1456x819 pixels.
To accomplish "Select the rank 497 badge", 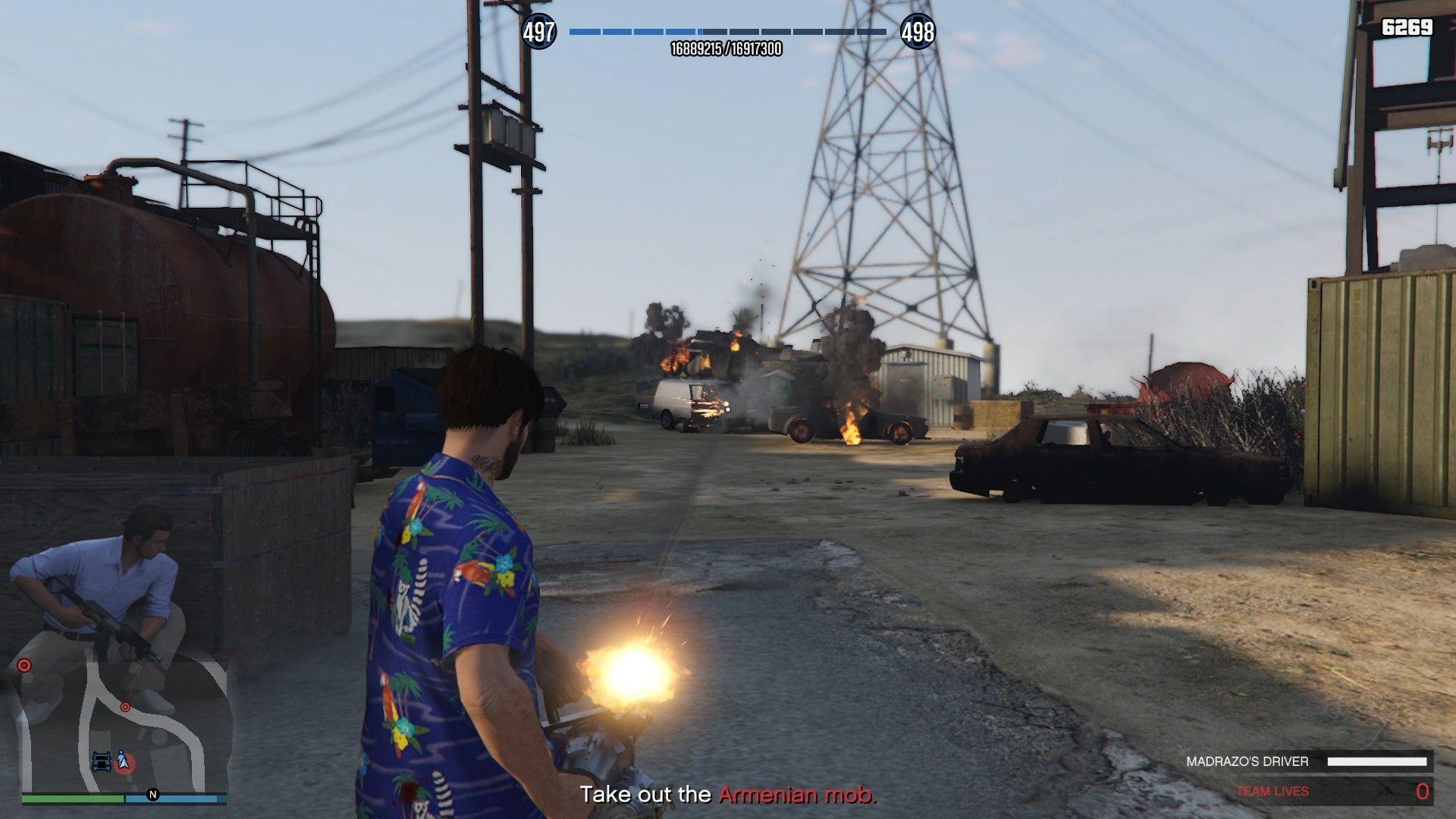I will (538, 32).
